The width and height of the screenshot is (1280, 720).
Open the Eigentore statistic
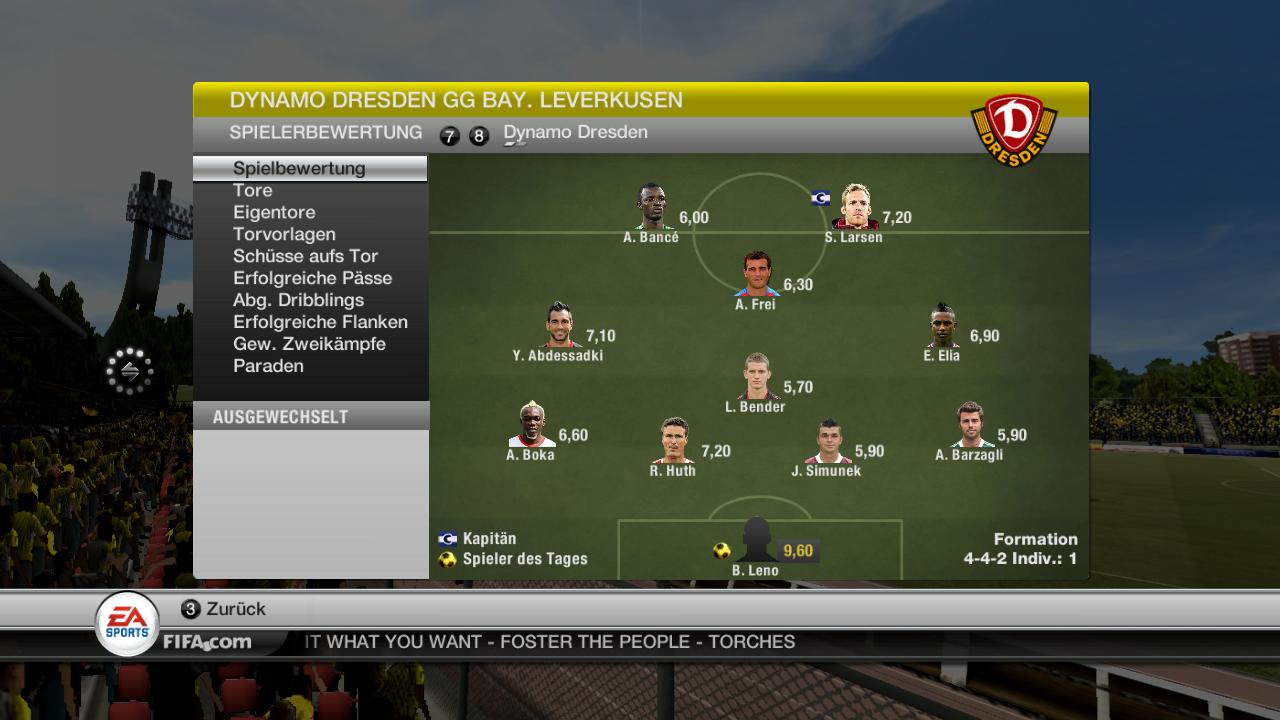click(274, 212)
